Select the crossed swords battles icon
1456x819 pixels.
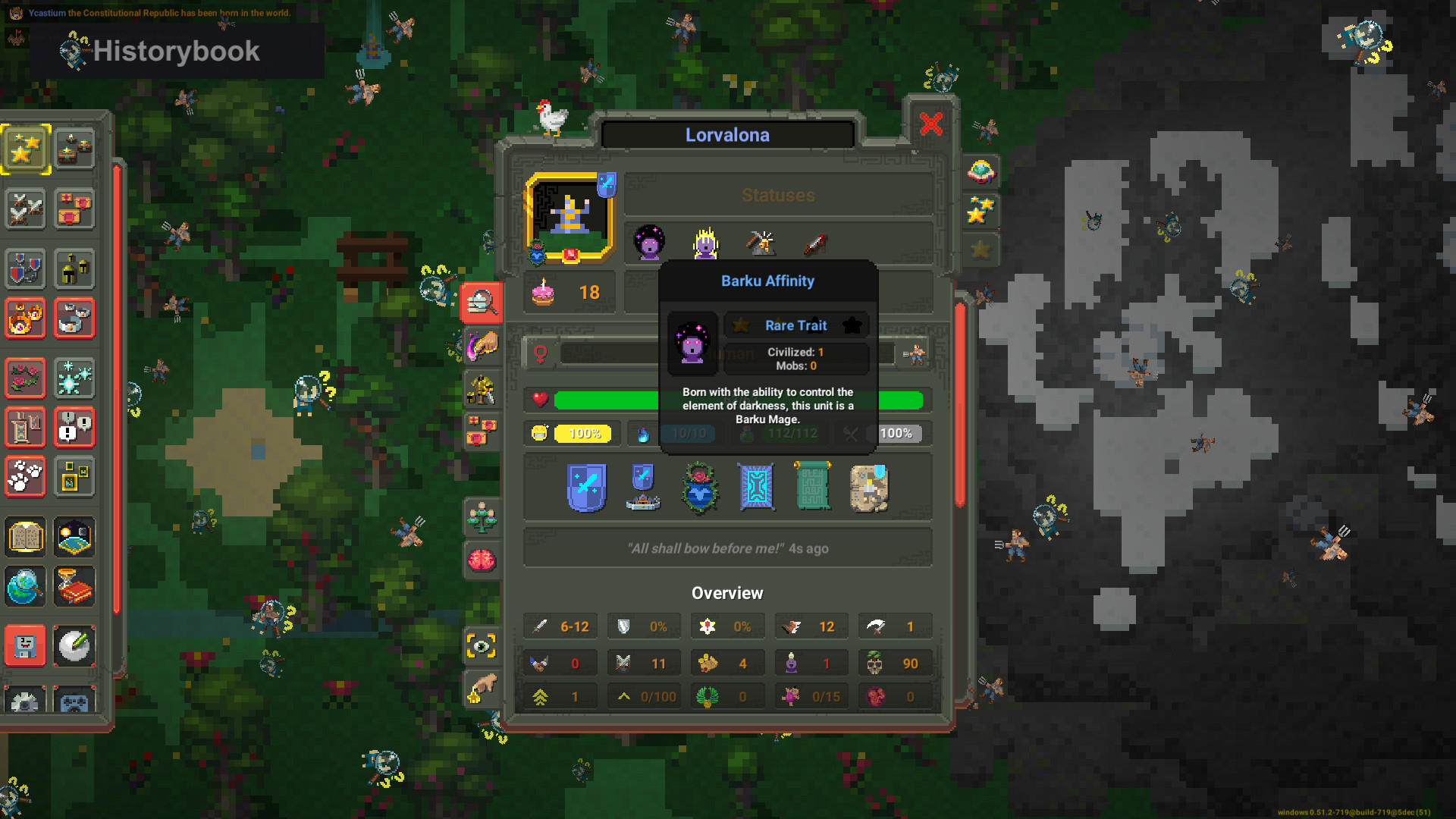tap(25, 209)
